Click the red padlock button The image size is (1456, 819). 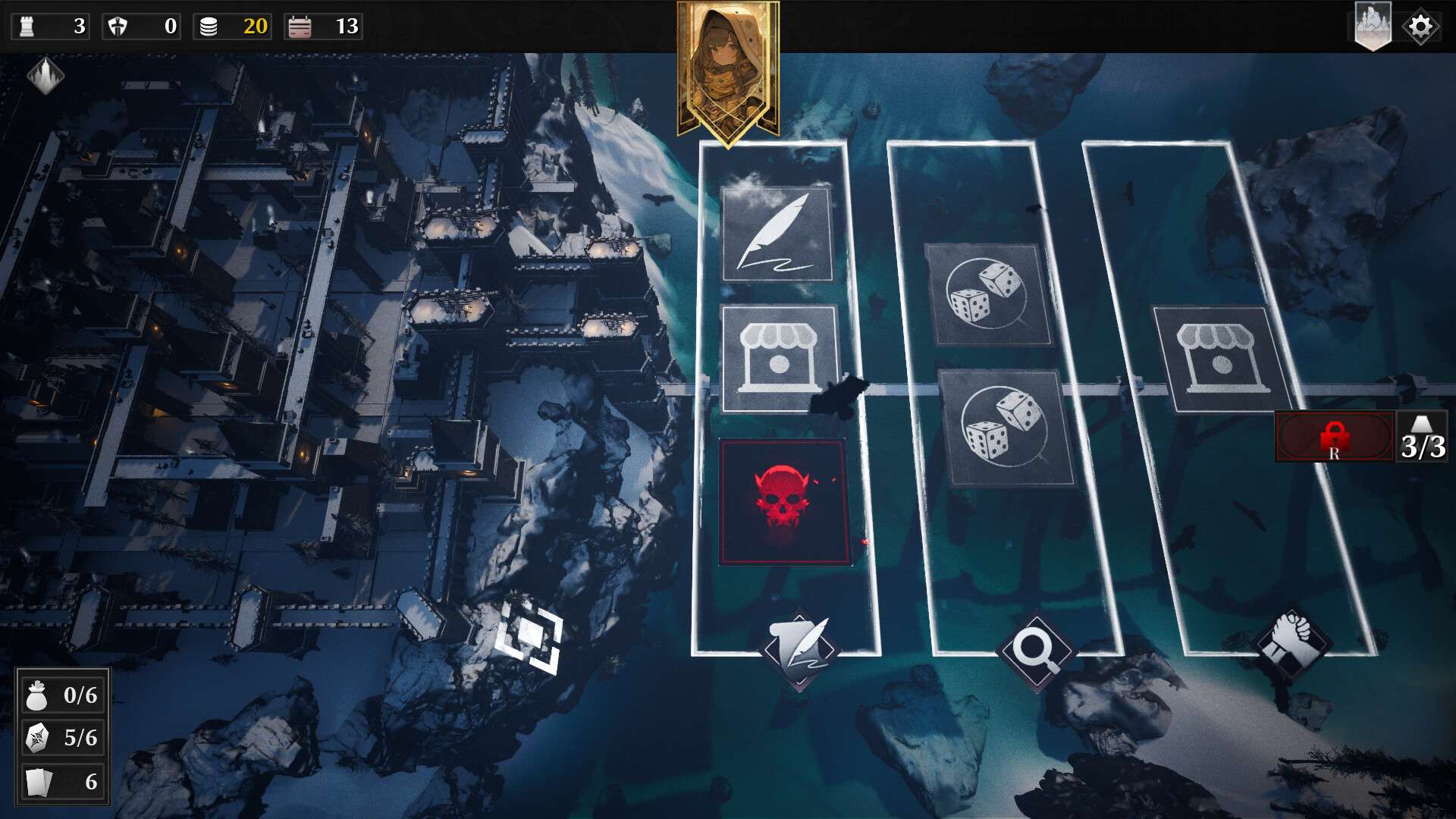(1334, 437)
